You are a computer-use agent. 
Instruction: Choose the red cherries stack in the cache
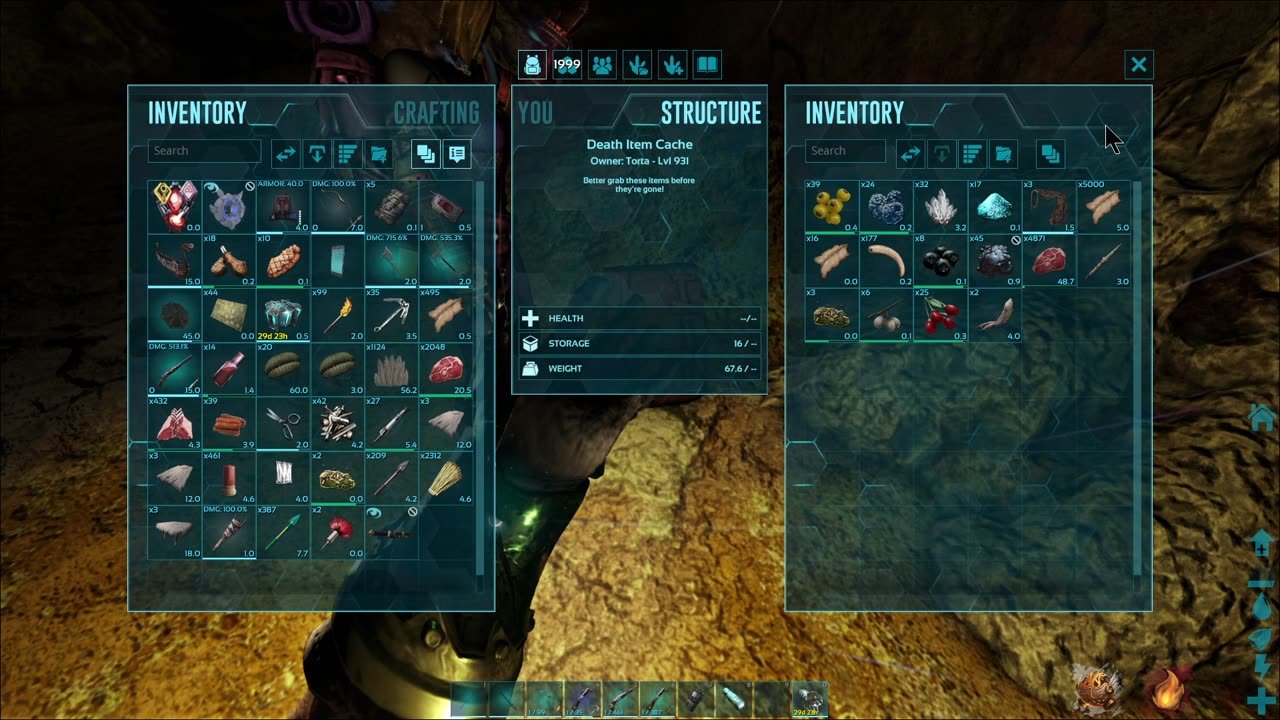[x=939, y=314]
